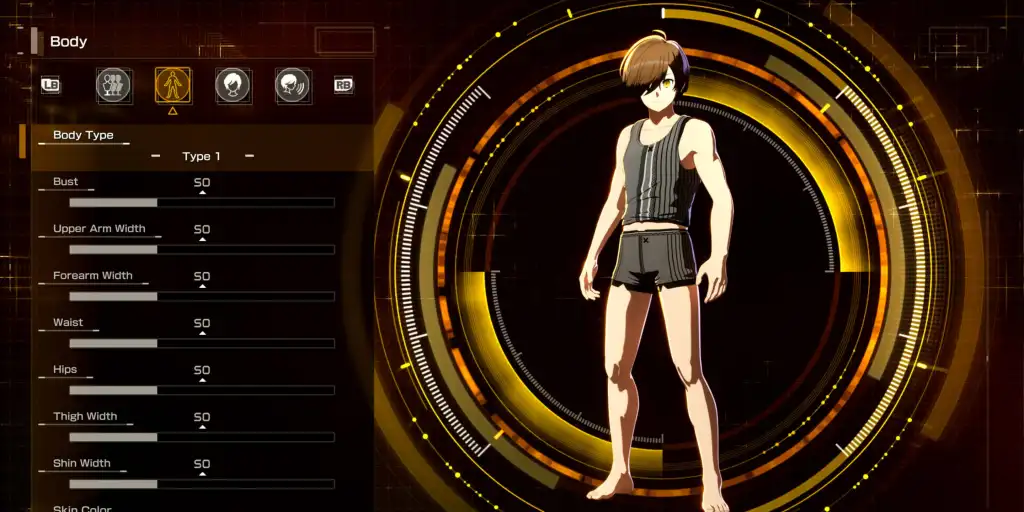Switch to the head and hair tab

pos(233,86)
